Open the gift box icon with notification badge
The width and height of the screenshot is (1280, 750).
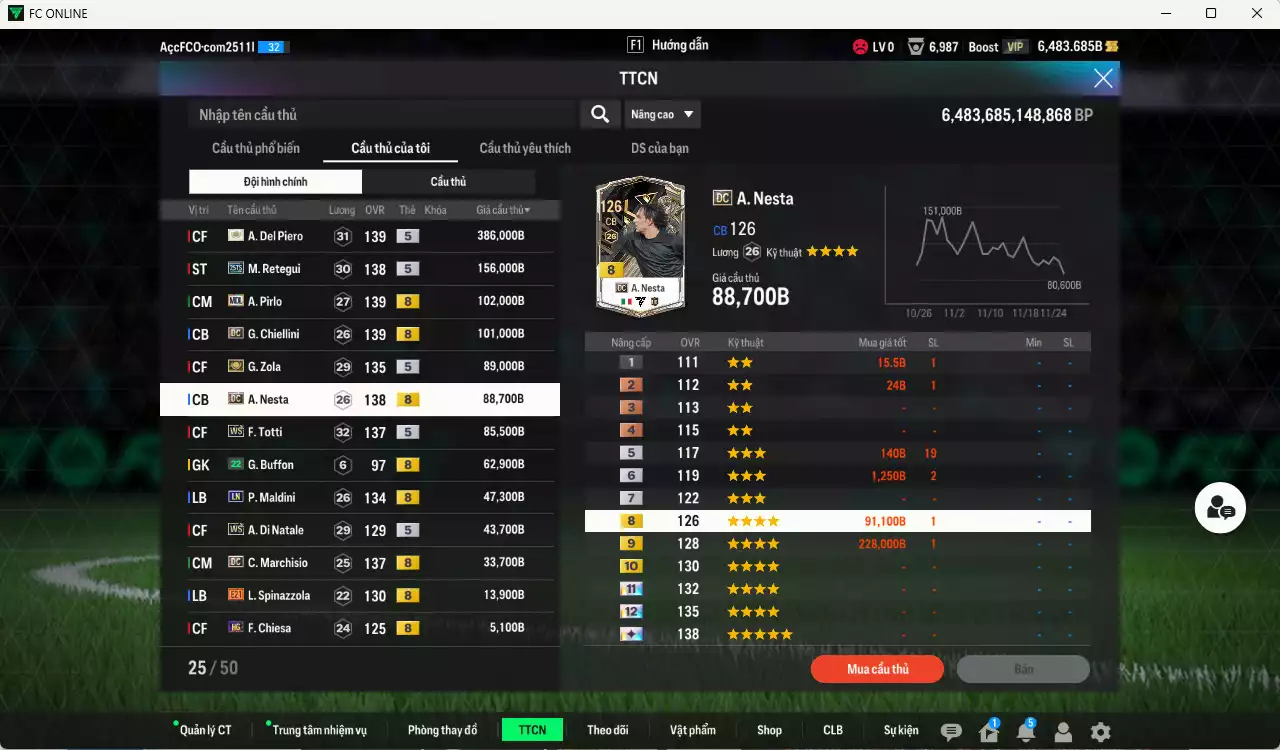(987, 732)
